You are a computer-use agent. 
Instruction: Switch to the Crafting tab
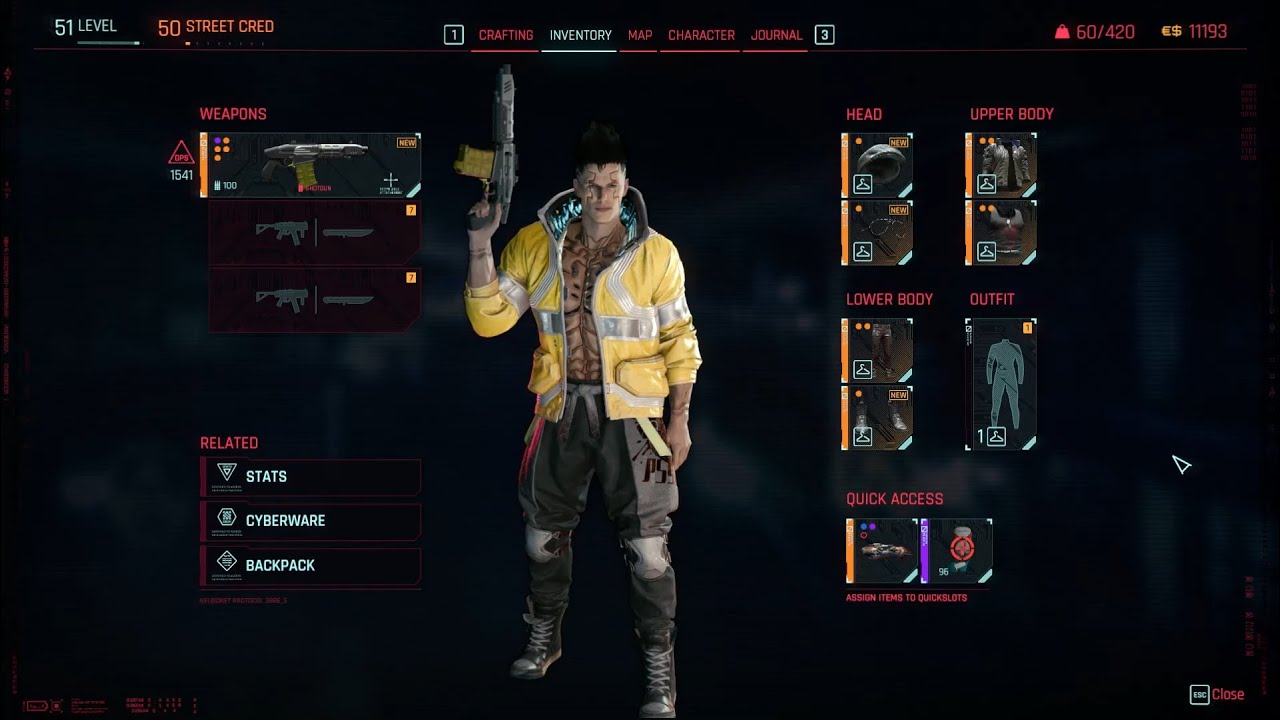pos(505,35)
